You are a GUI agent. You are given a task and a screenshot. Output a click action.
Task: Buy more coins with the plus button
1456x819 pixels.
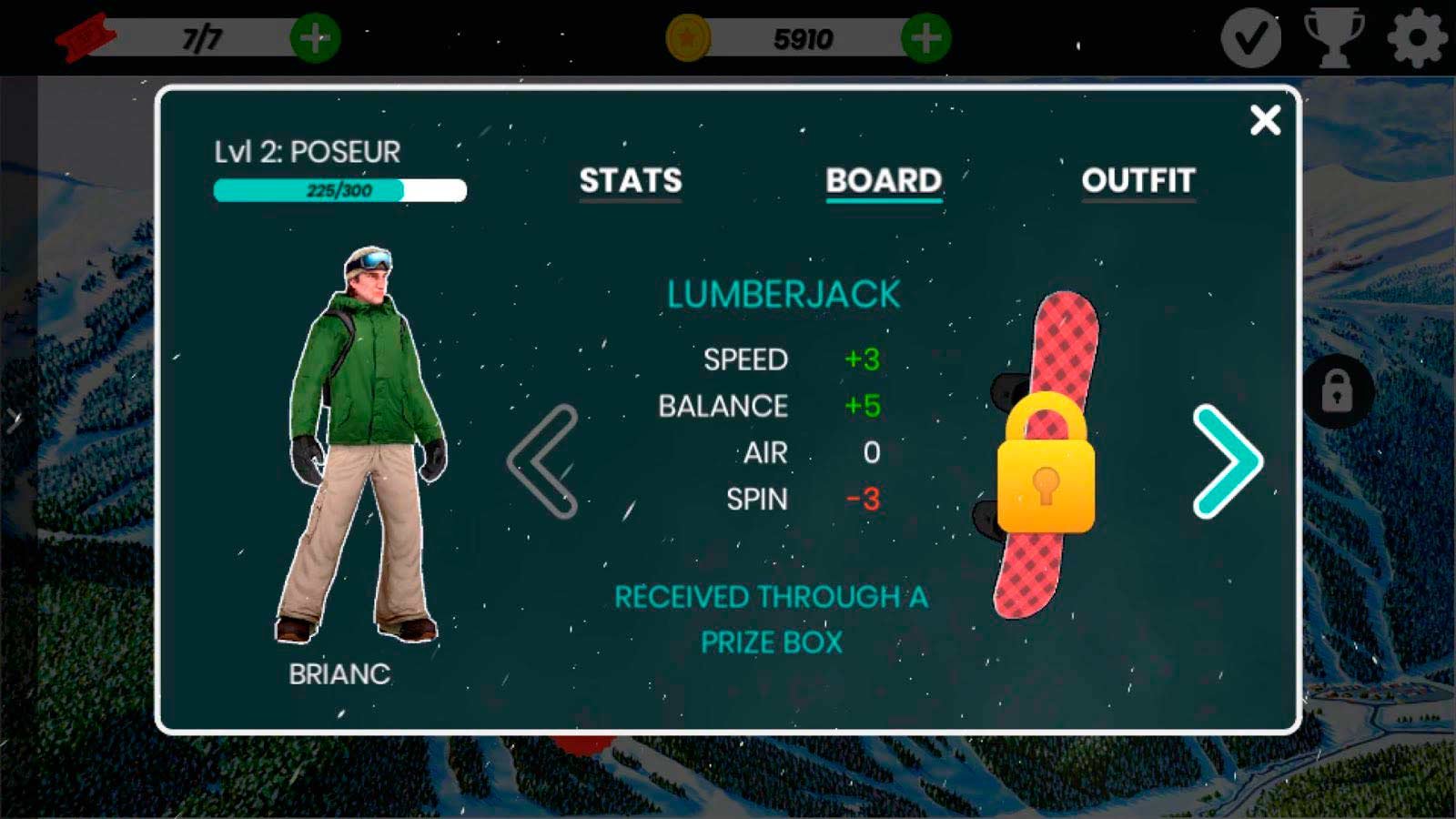click(x=925, y=38)
